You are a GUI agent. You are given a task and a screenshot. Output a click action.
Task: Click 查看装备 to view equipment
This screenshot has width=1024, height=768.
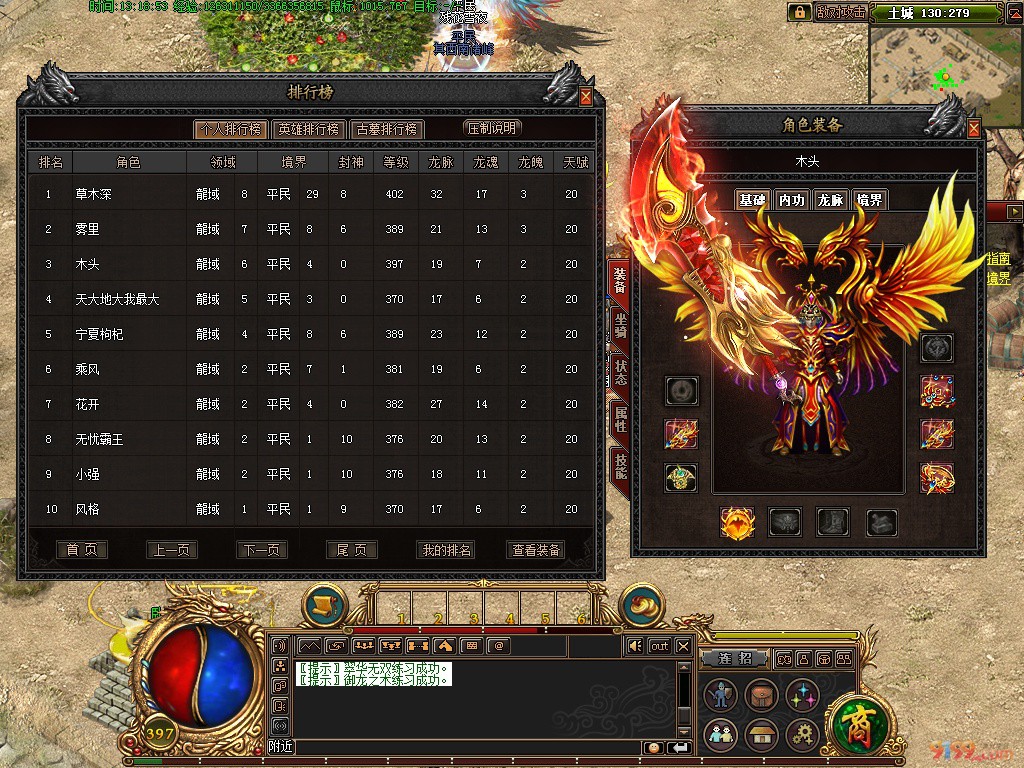[x=537, y=550]
